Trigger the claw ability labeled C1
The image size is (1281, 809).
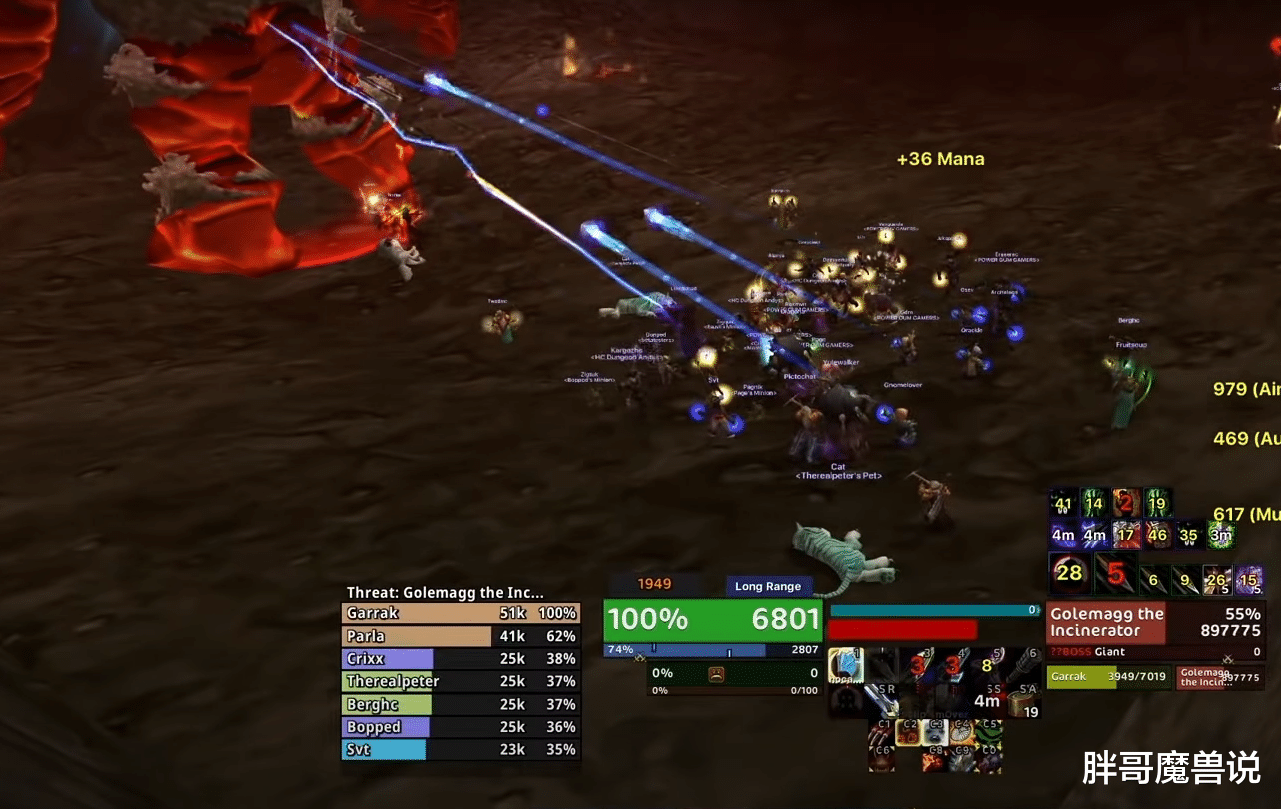coord(881,733)
